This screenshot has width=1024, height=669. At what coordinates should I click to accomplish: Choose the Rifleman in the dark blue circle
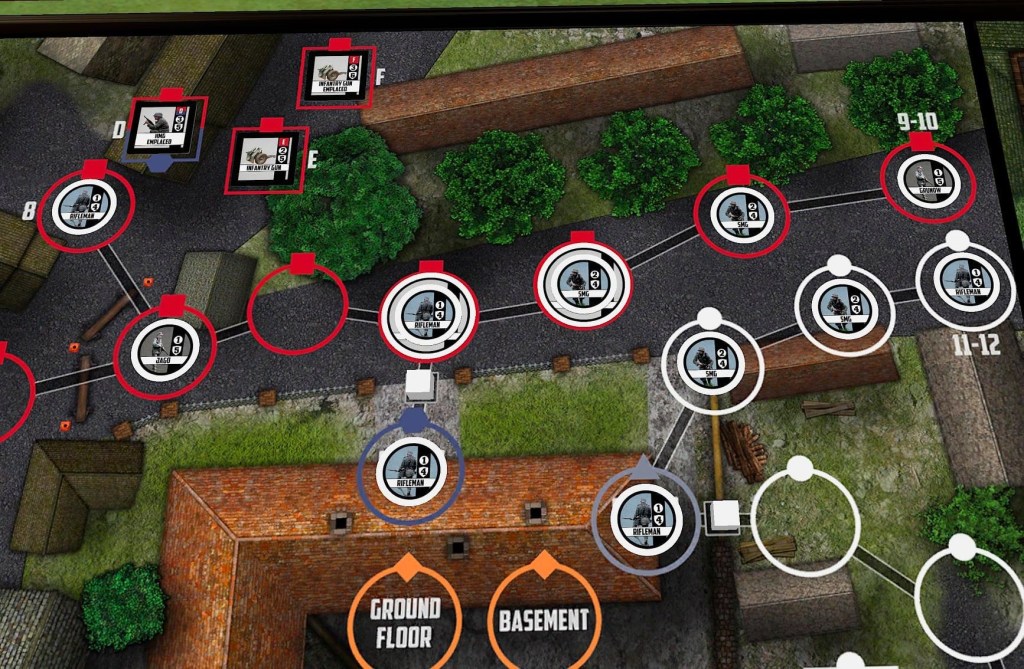pos(411,468)
